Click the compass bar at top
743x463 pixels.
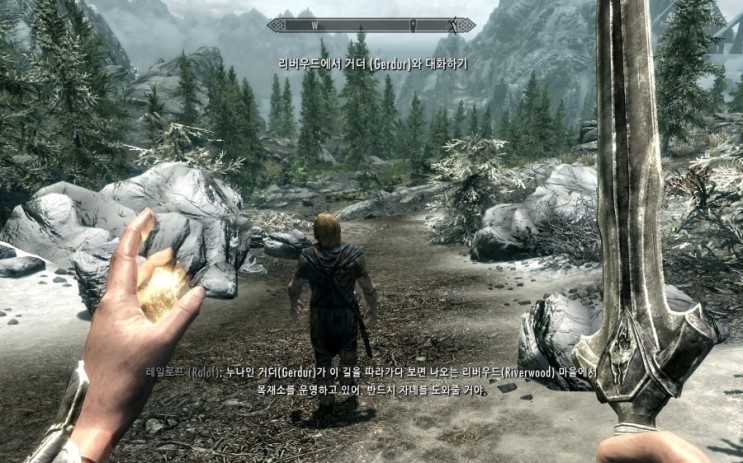point(371,25)
